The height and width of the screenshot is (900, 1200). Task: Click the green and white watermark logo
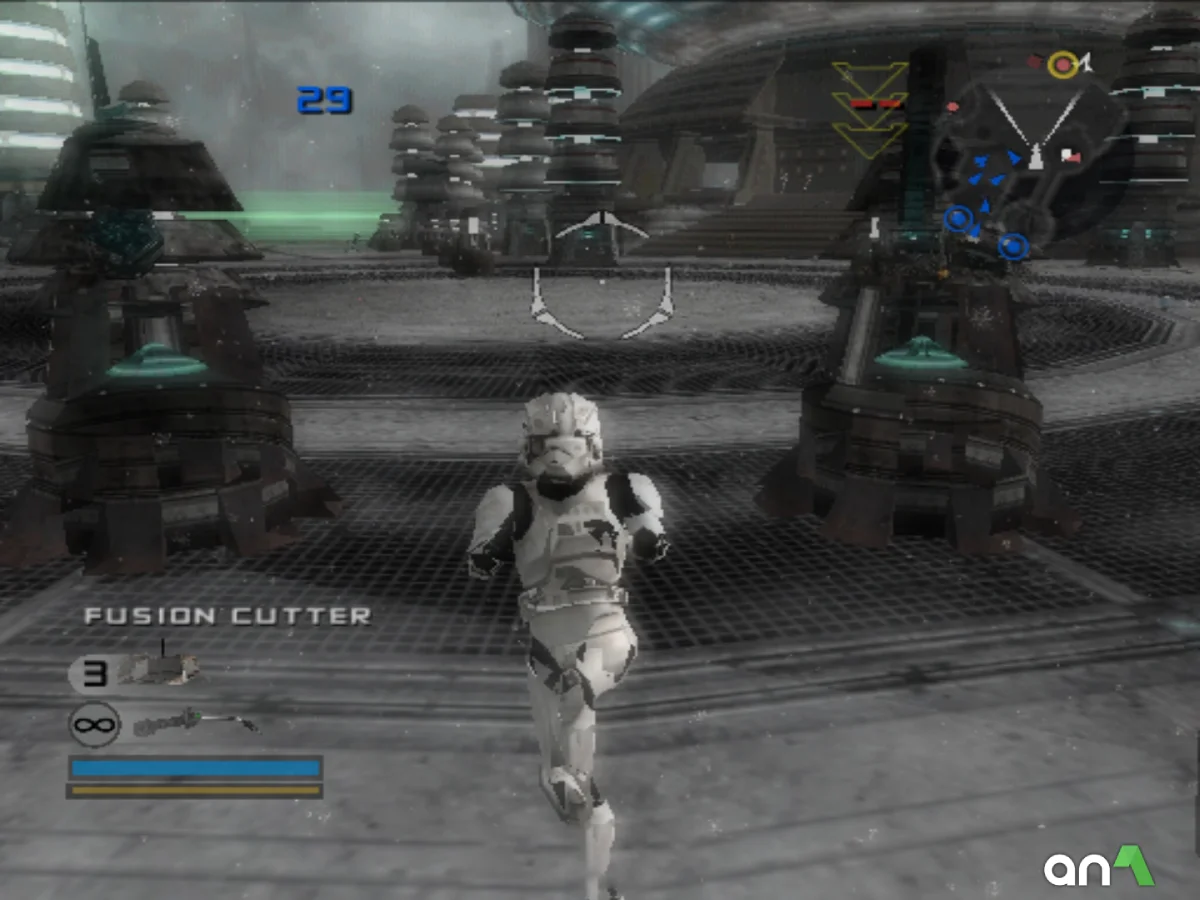(1098, 867)
